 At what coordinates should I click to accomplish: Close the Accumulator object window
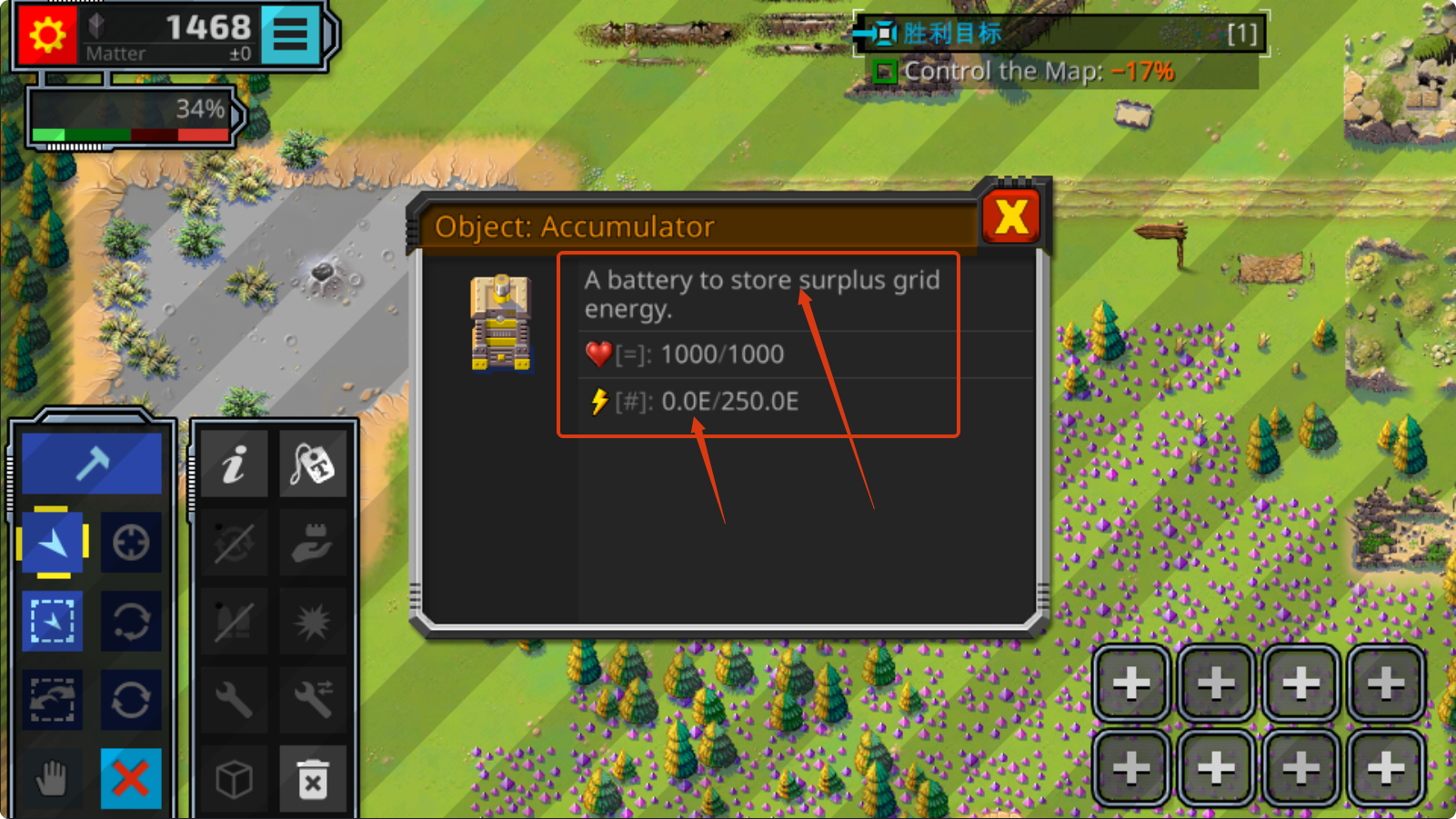(1011, 217)
